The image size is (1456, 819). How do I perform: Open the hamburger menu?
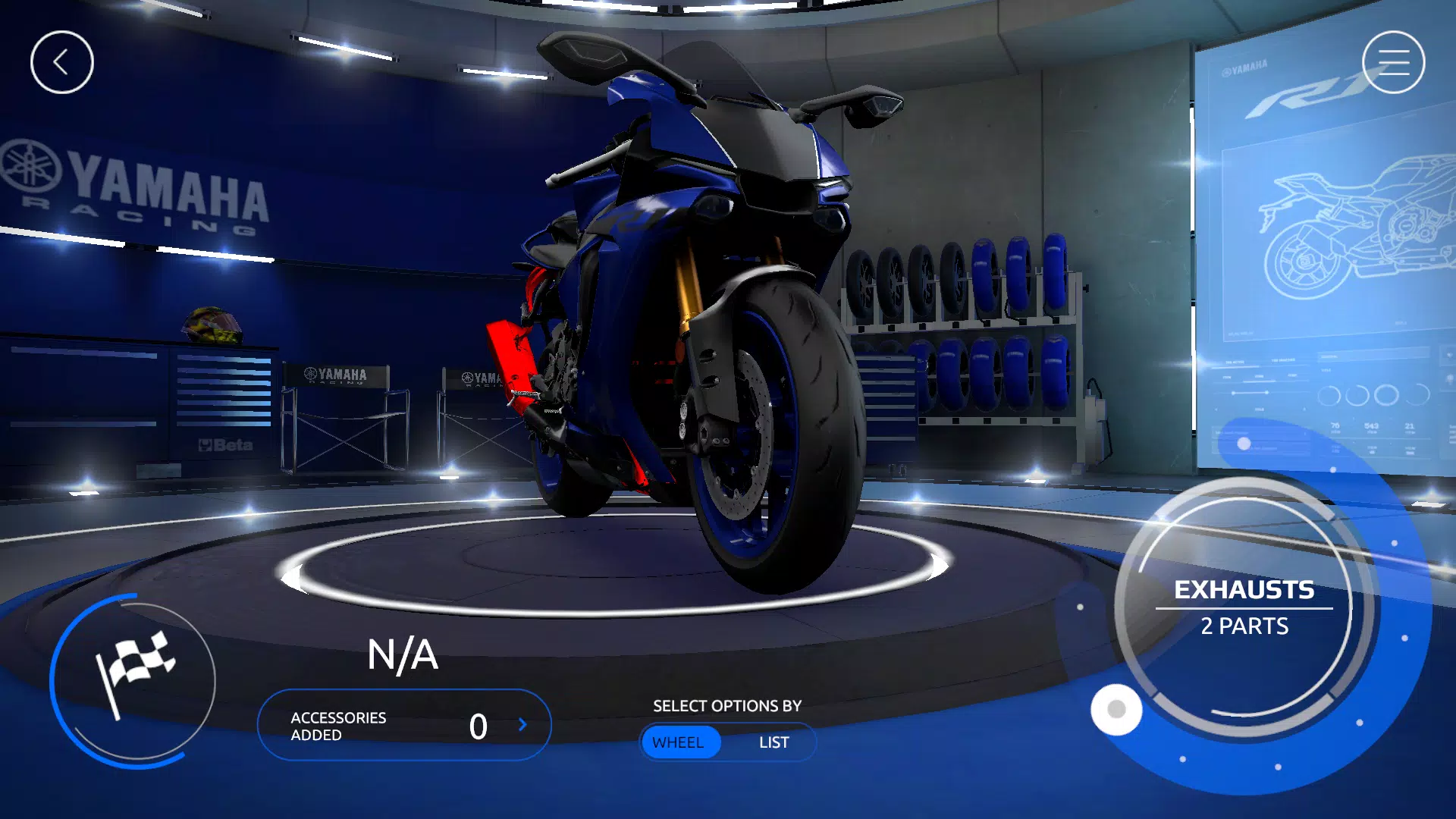[x=1393, y=61]
